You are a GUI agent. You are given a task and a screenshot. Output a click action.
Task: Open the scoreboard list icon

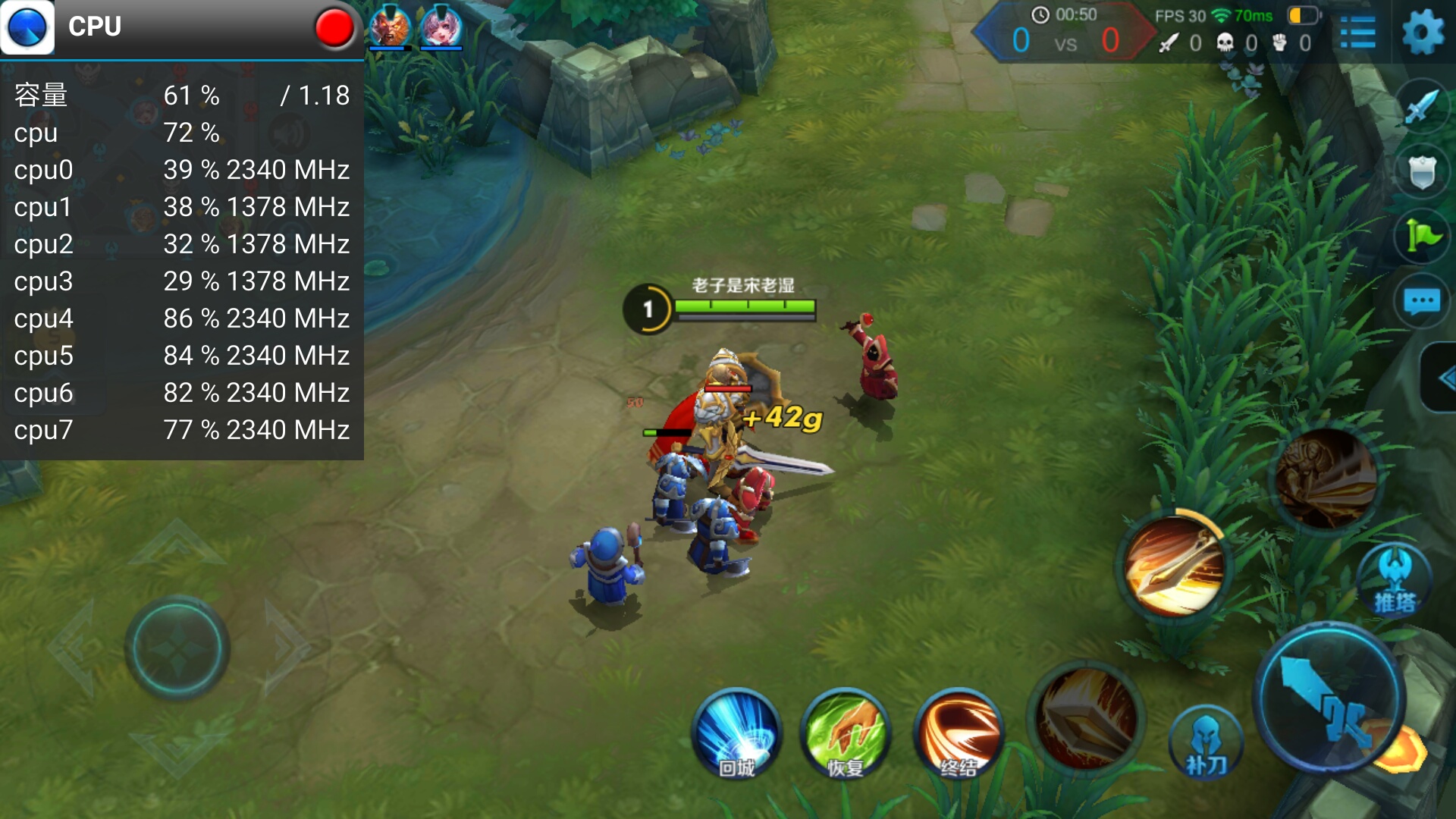click(x=1357, y=33)
